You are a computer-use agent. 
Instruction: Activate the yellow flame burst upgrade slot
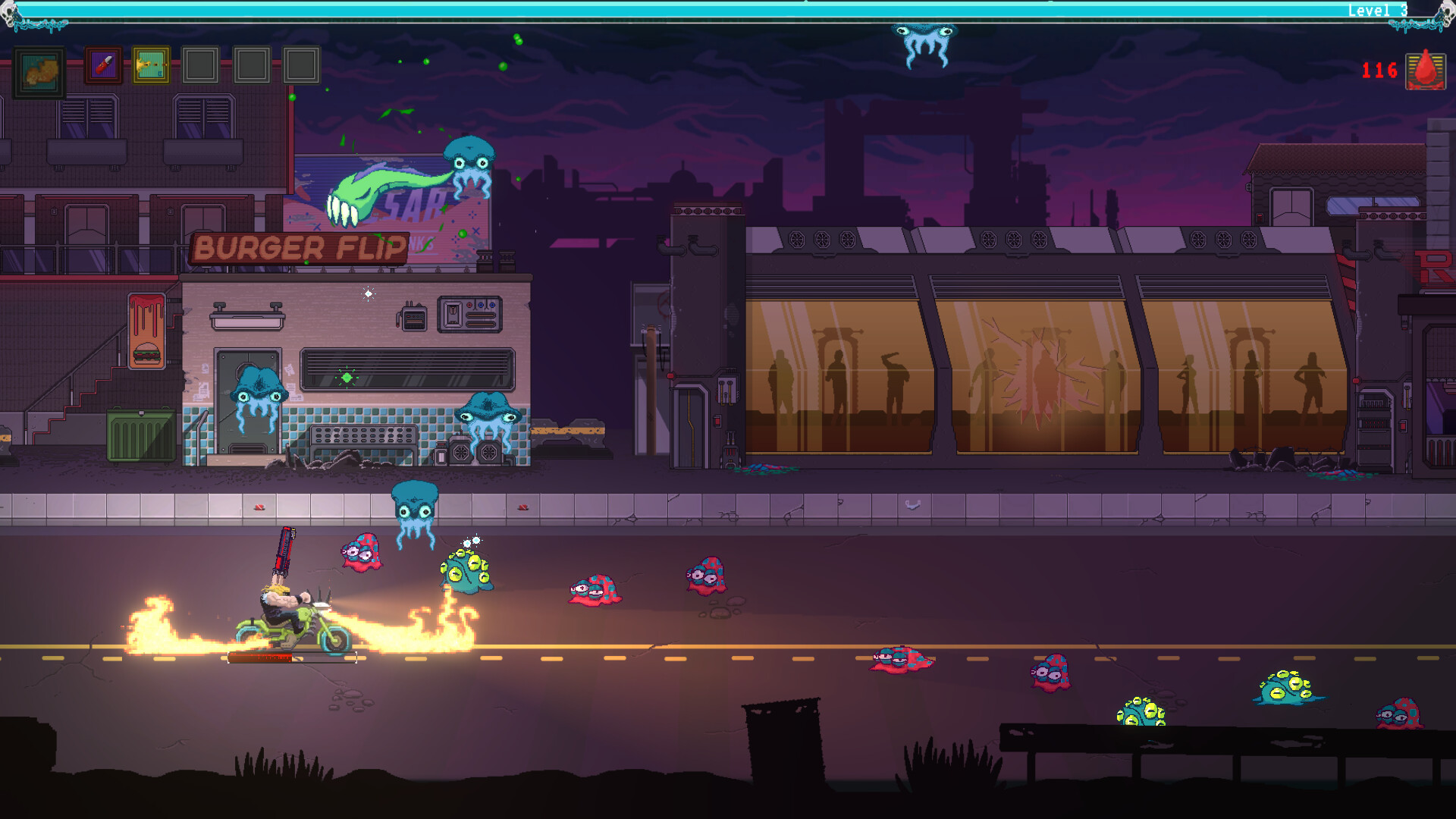coord(151,66)
